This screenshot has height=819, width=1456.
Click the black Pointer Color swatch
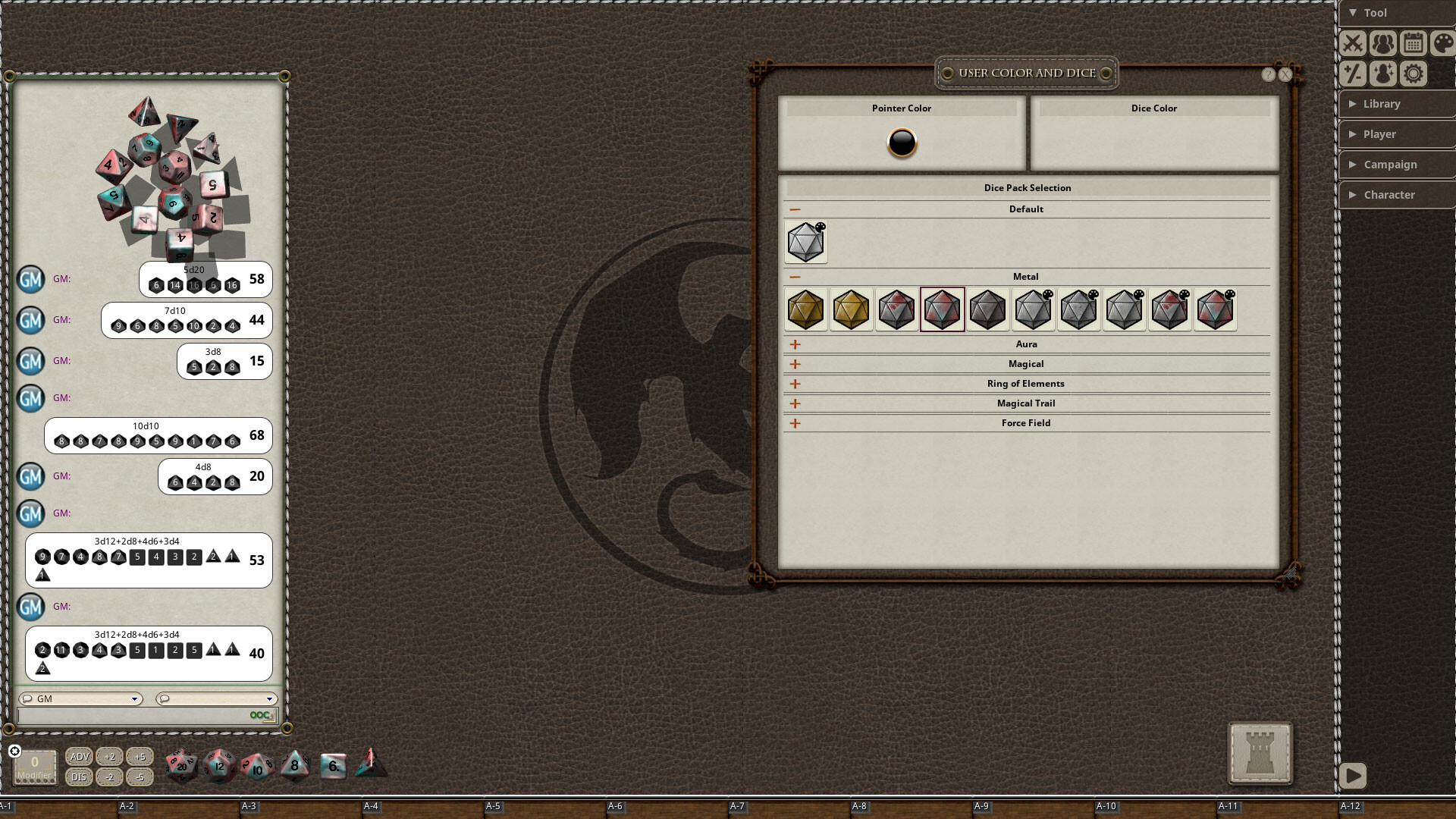click(x=901, y=143)
